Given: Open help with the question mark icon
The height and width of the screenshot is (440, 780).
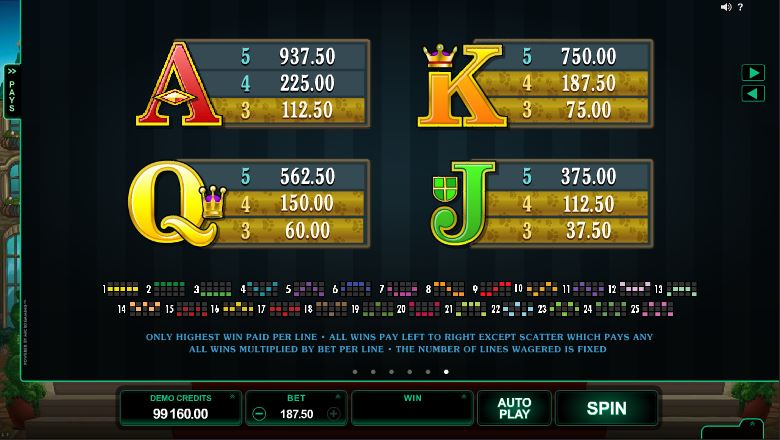Looking at the screenshot, I should (740, 7).
